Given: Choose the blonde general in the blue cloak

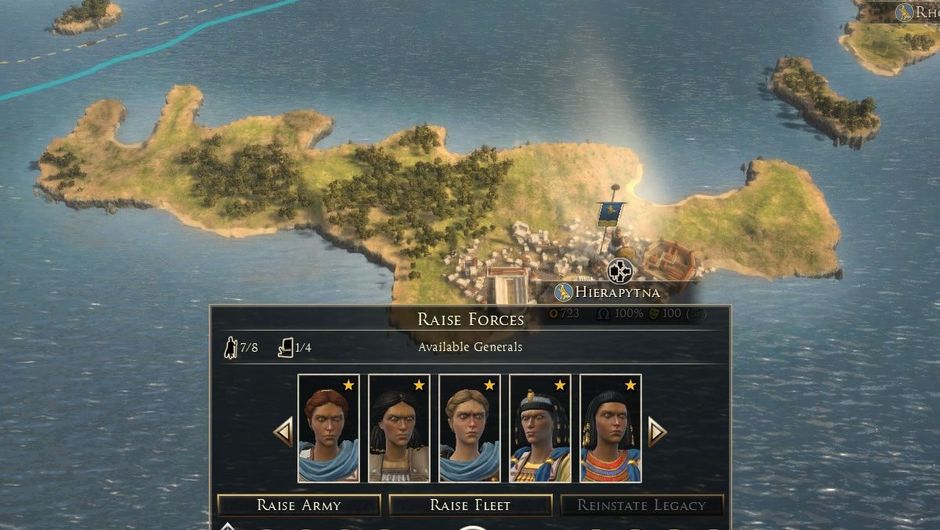Looking at the screenshot, I should pos(469,429).
